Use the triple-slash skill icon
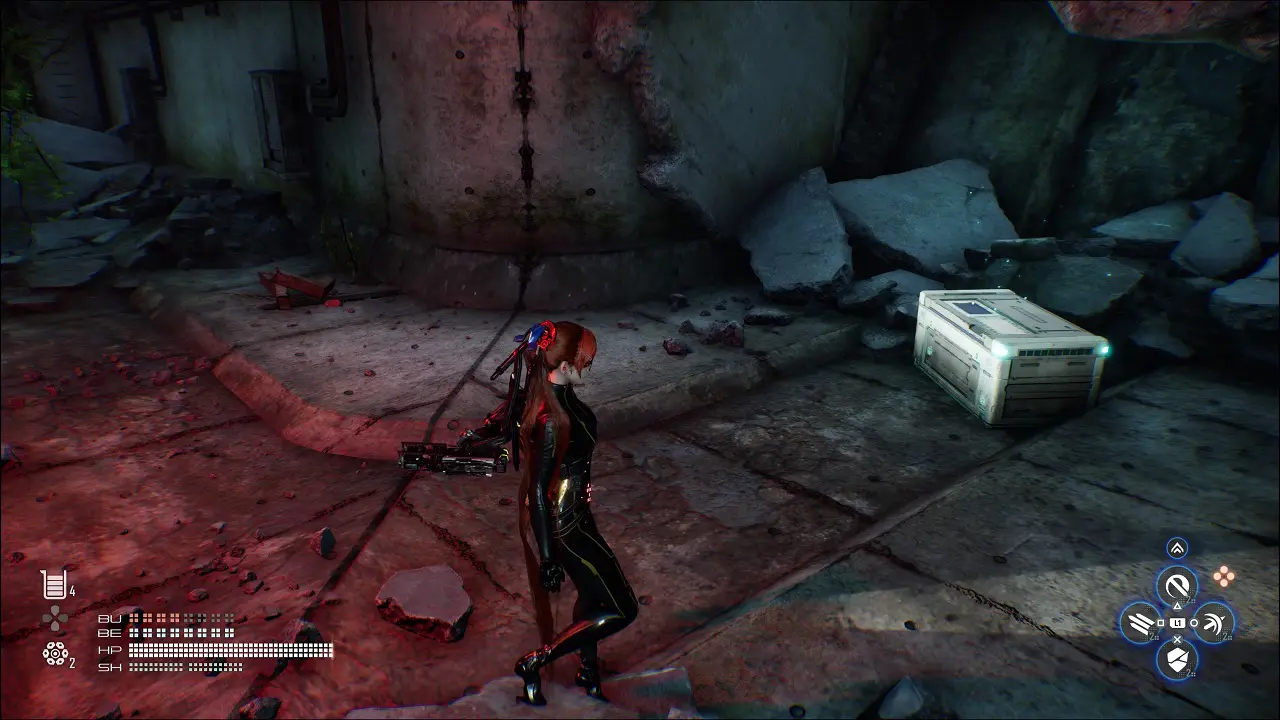Viewport: 1280px width, 720px height. tap(1140, 622)
